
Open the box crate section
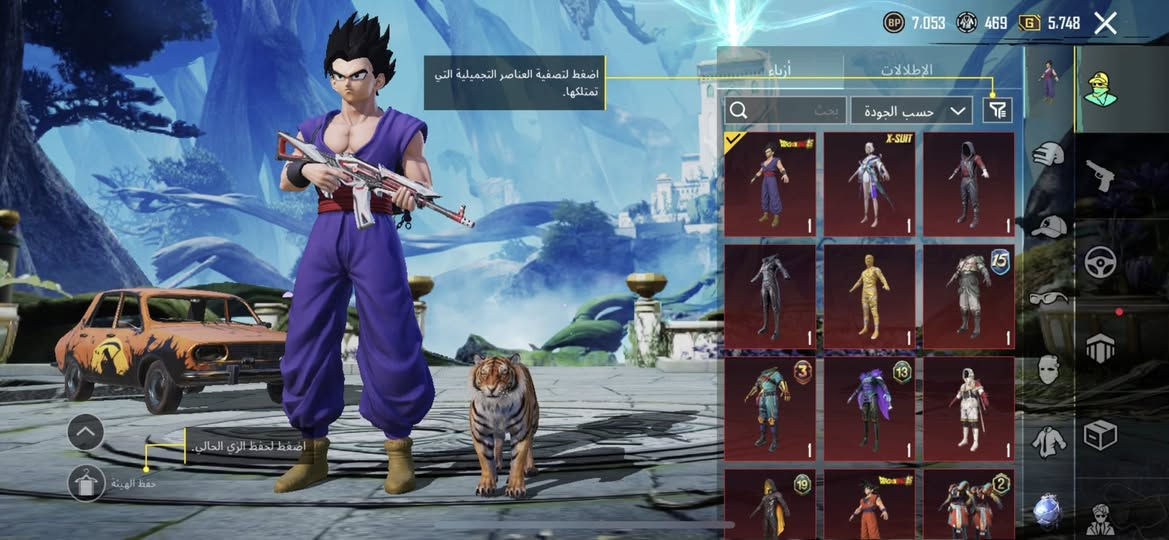tap(1100, 436)
